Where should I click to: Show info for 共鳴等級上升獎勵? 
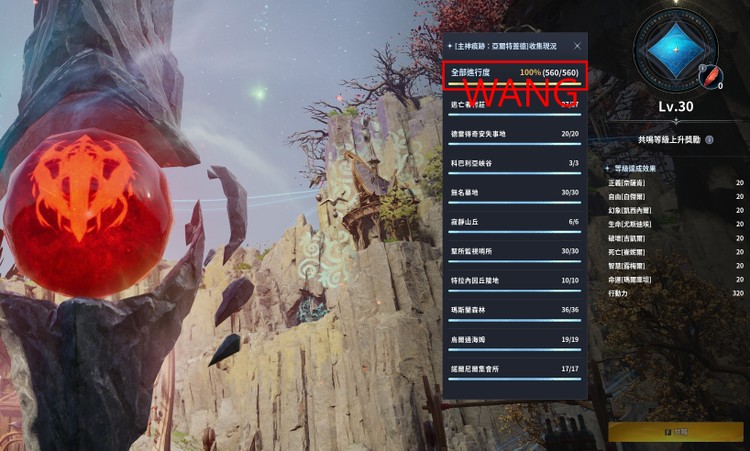point(709,140)
